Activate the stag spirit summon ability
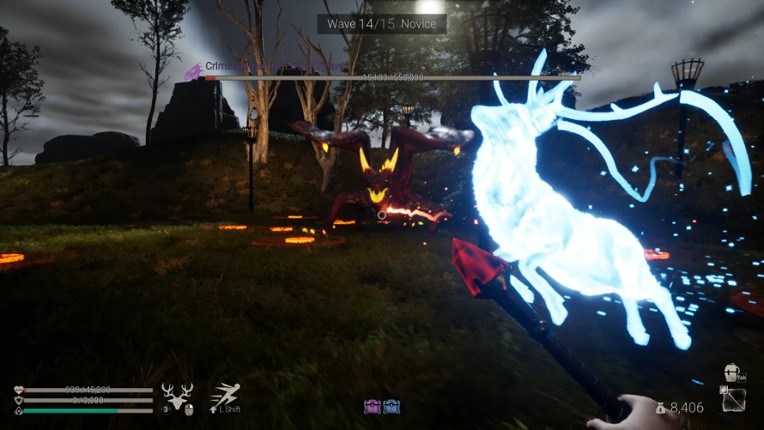Screen dimensions: 764x430 tap(178, 397)
